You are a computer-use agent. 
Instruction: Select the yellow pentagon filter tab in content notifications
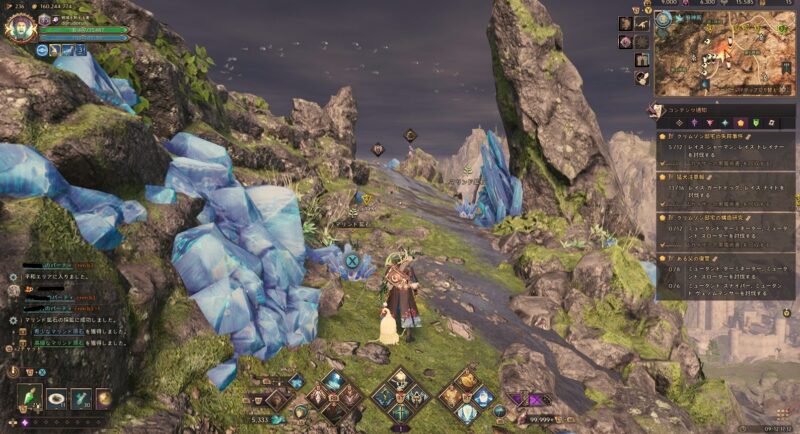pyautogui.click(x=741, y=122)
